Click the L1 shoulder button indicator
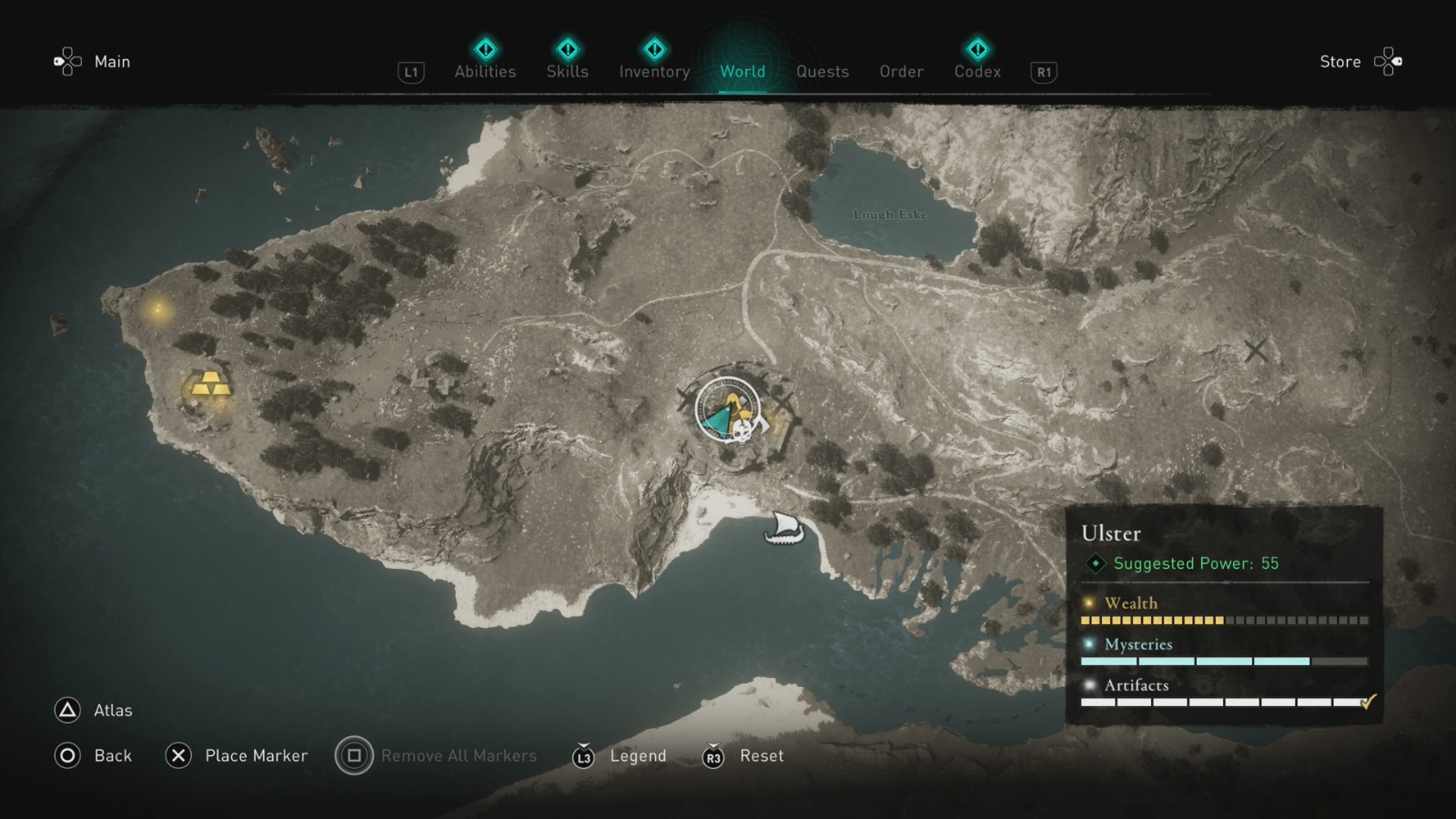The image size is (1456, 819). (410, 73)
